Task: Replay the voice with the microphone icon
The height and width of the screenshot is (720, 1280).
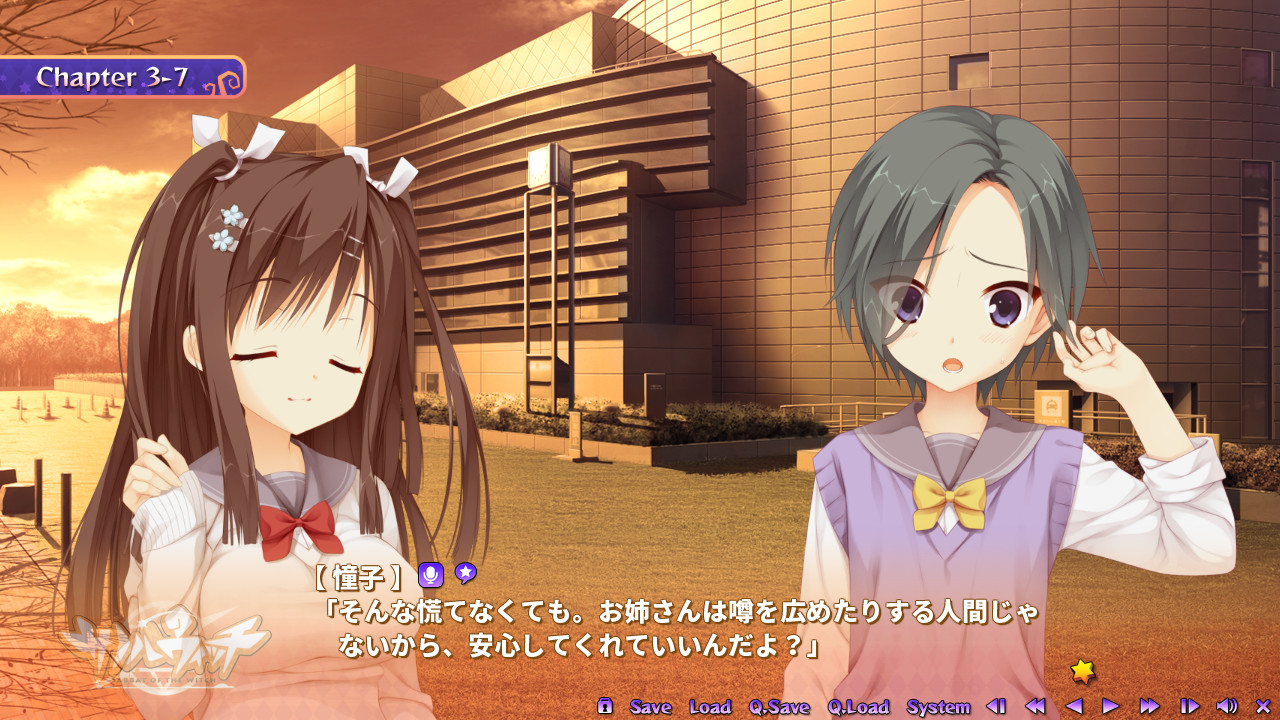Action: pos(431,575)
